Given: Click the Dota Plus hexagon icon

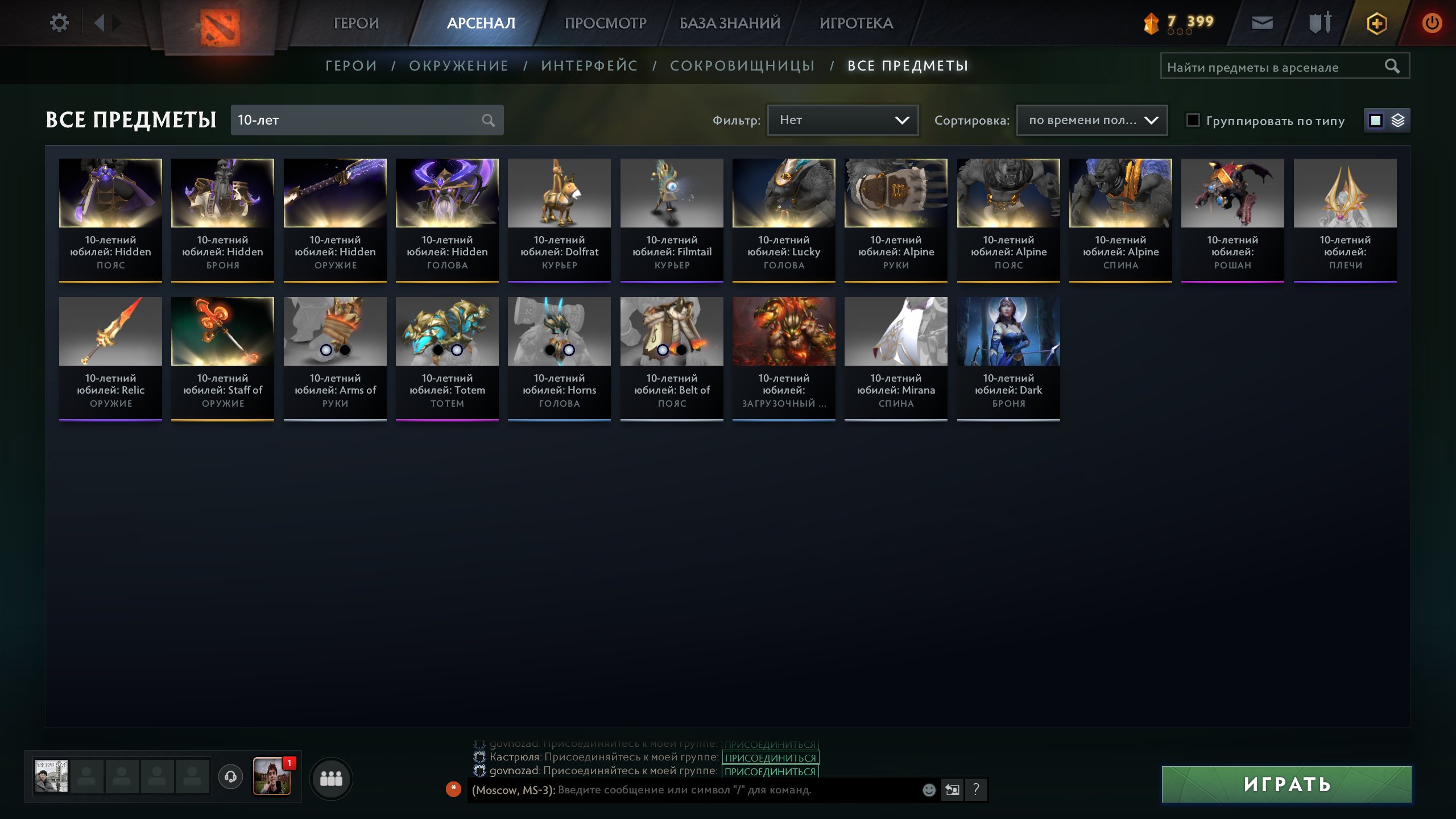Looking at the screenshot, I should click(x=1377, y=23).
